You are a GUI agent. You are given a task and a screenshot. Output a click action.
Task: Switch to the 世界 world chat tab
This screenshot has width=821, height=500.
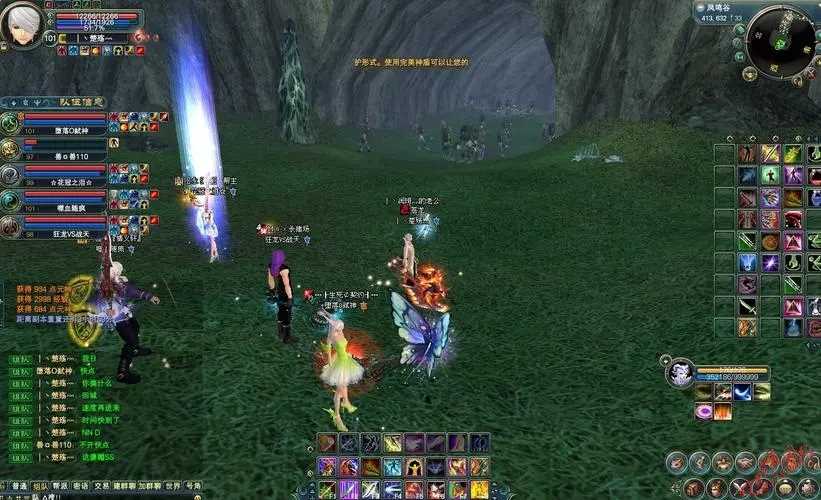coord(172,486)
